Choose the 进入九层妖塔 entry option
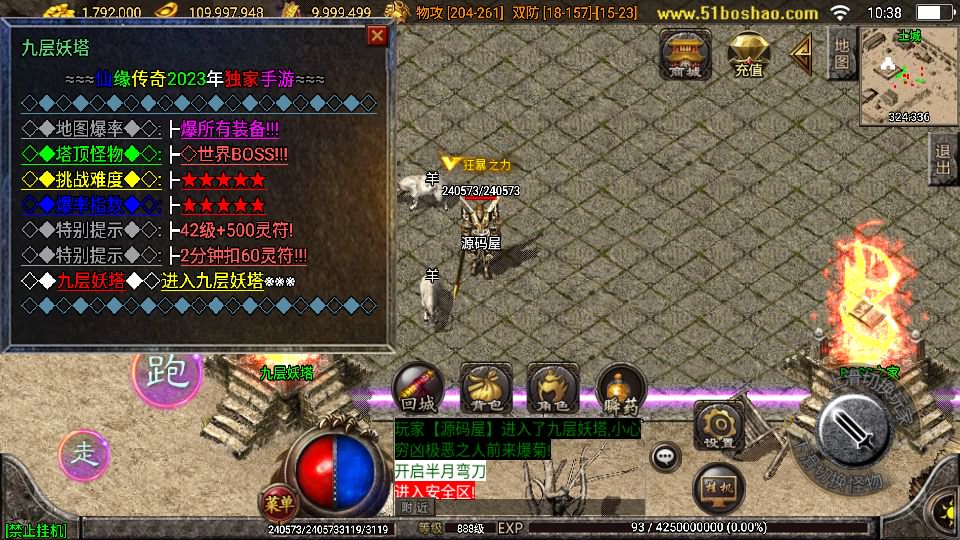The height and width of the screenshot is (540, 960). (x=212, y=281)
